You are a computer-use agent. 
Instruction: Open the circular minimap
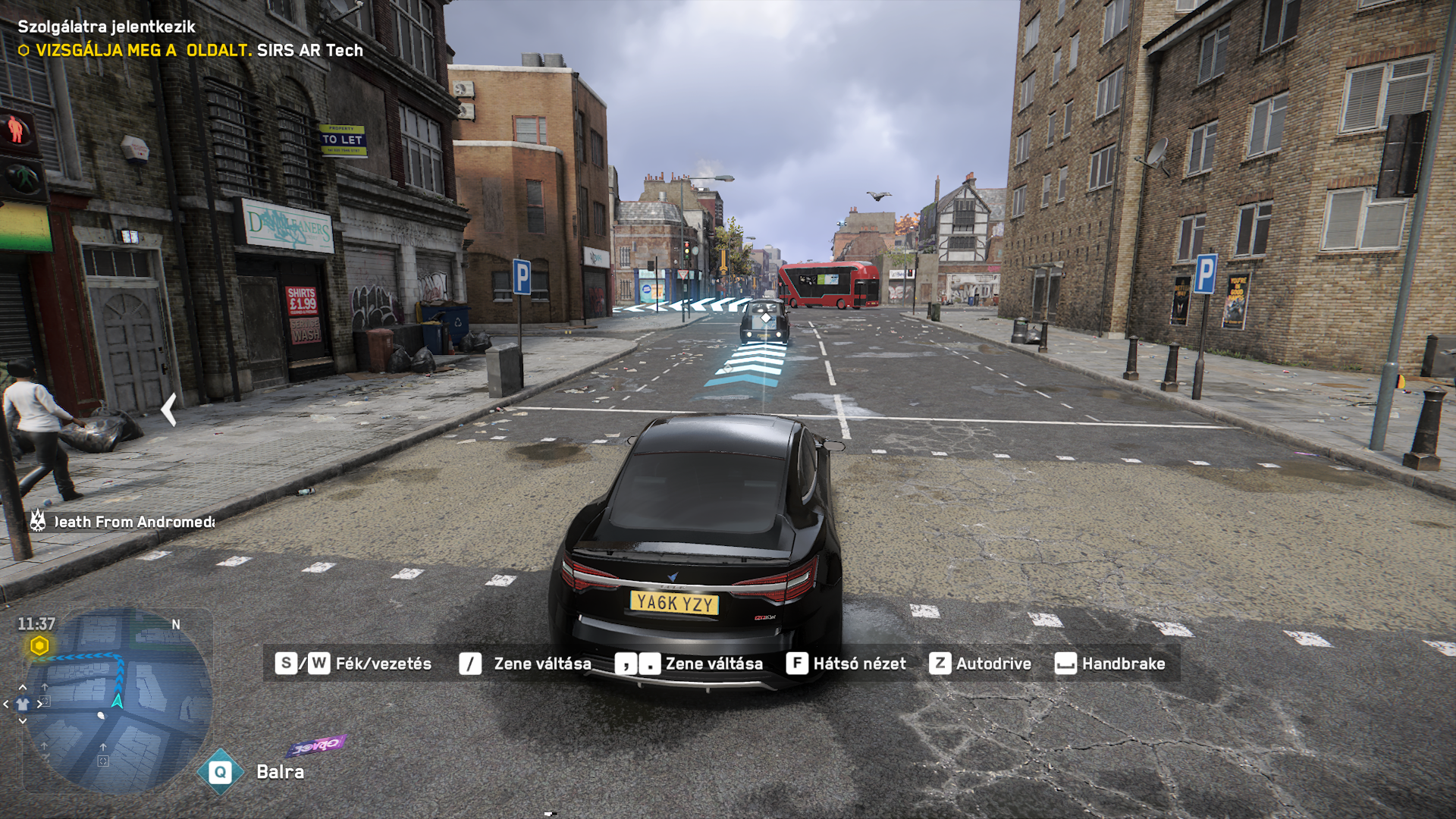[x=118, y=701]
